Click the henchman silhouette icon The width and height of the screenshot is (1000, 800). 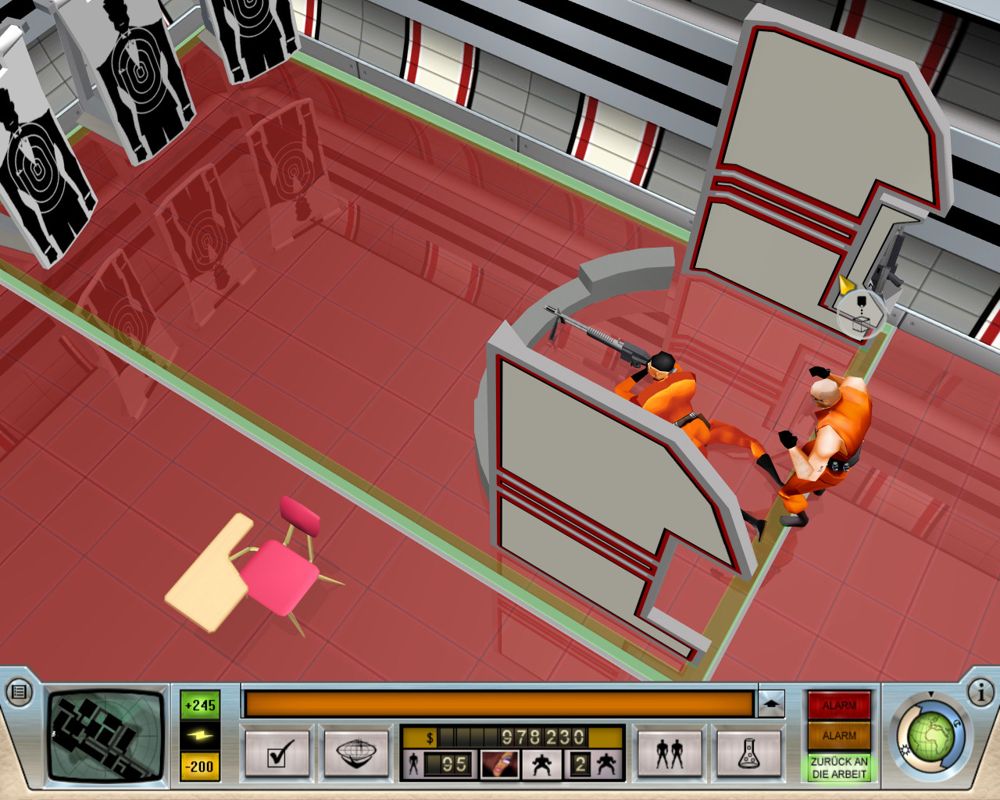(x=542, y=765)
